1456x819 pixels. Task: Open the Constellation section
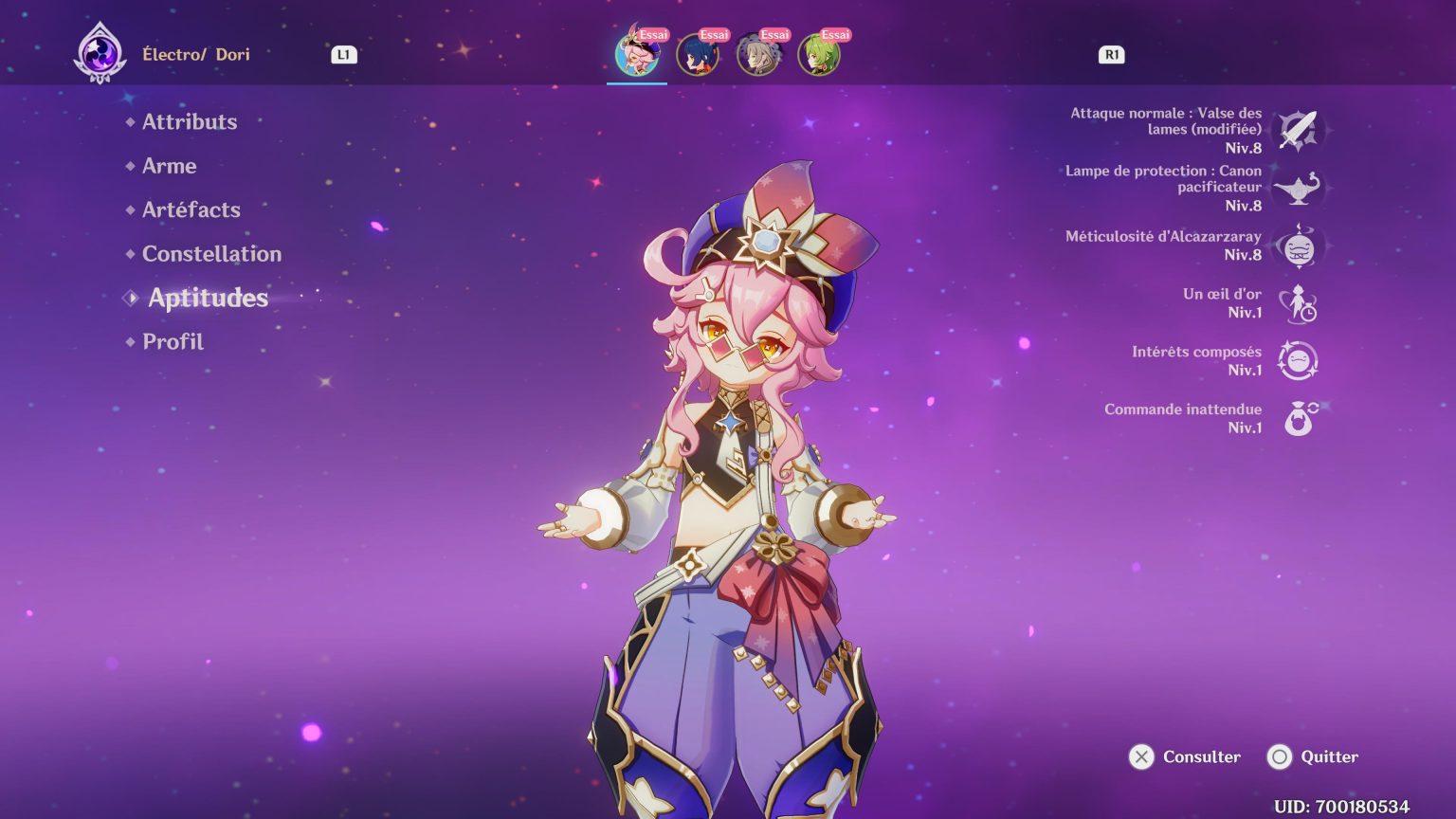211,253
